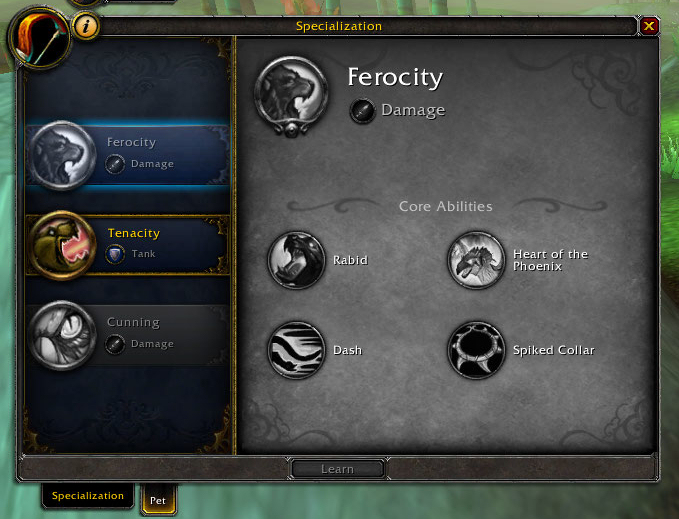The width and height of the screenshot is (679, 519).
Task: Open the Specialization tab
Action: pos(88,496)
